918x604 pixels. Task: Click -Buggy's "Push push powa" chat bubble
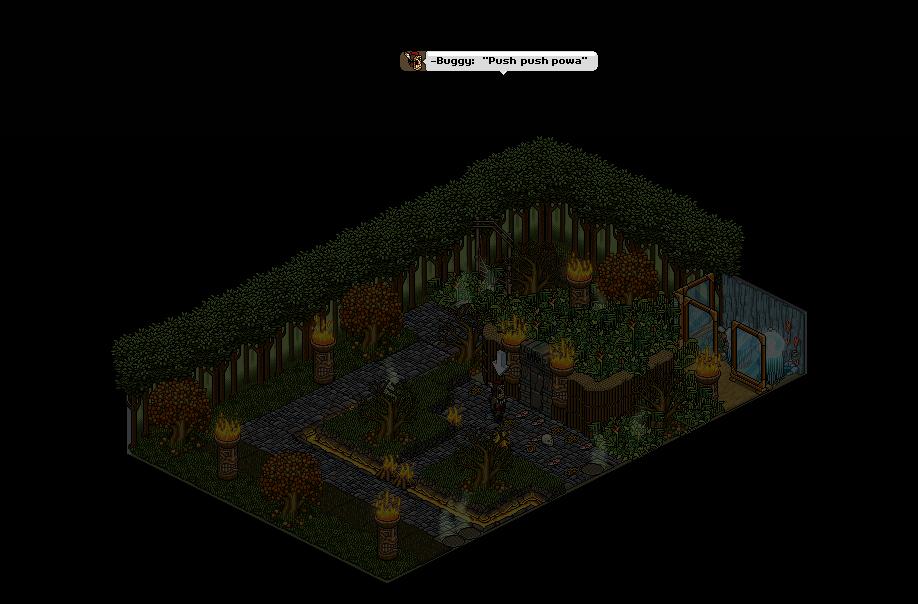coord(499,62)
